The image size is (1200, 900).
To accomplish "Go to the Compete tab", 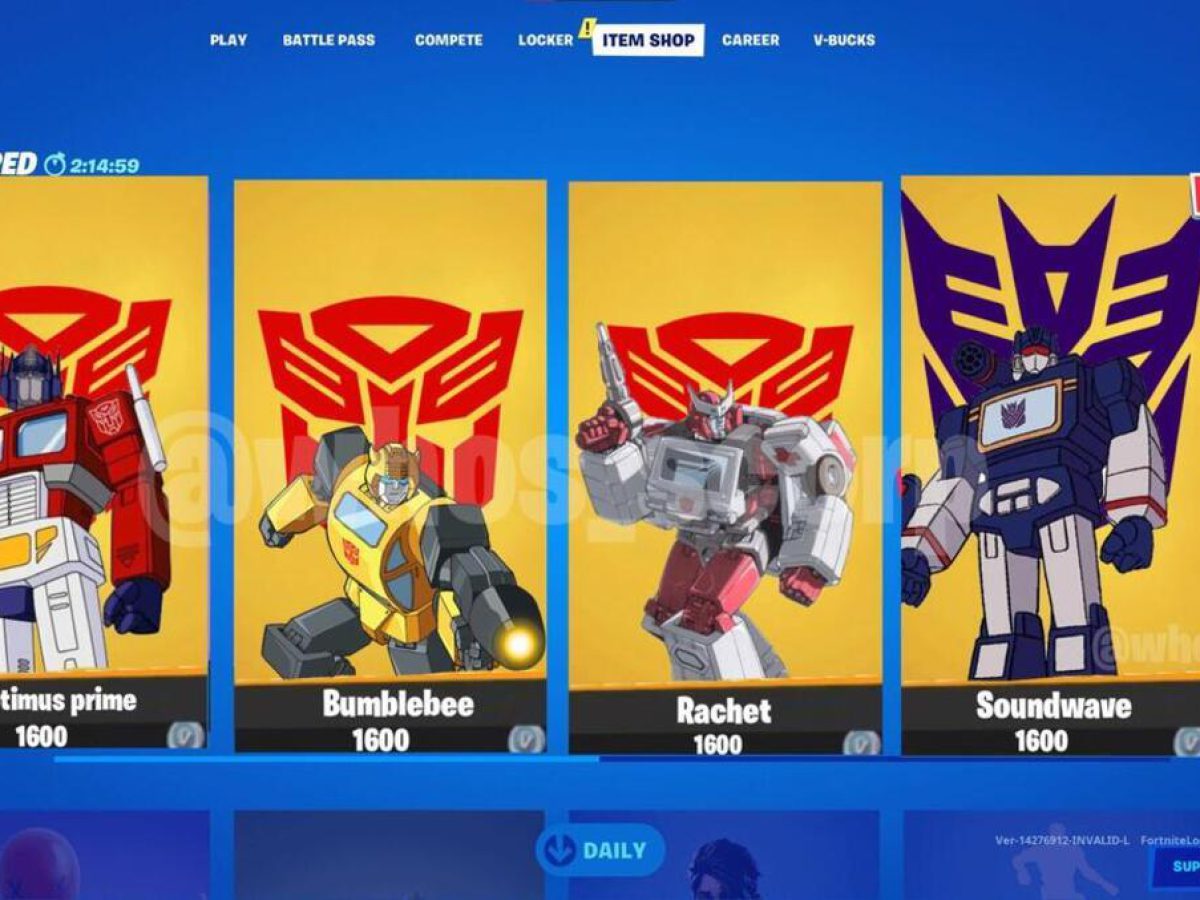I will pyautogui.click(x=448, y=40).
